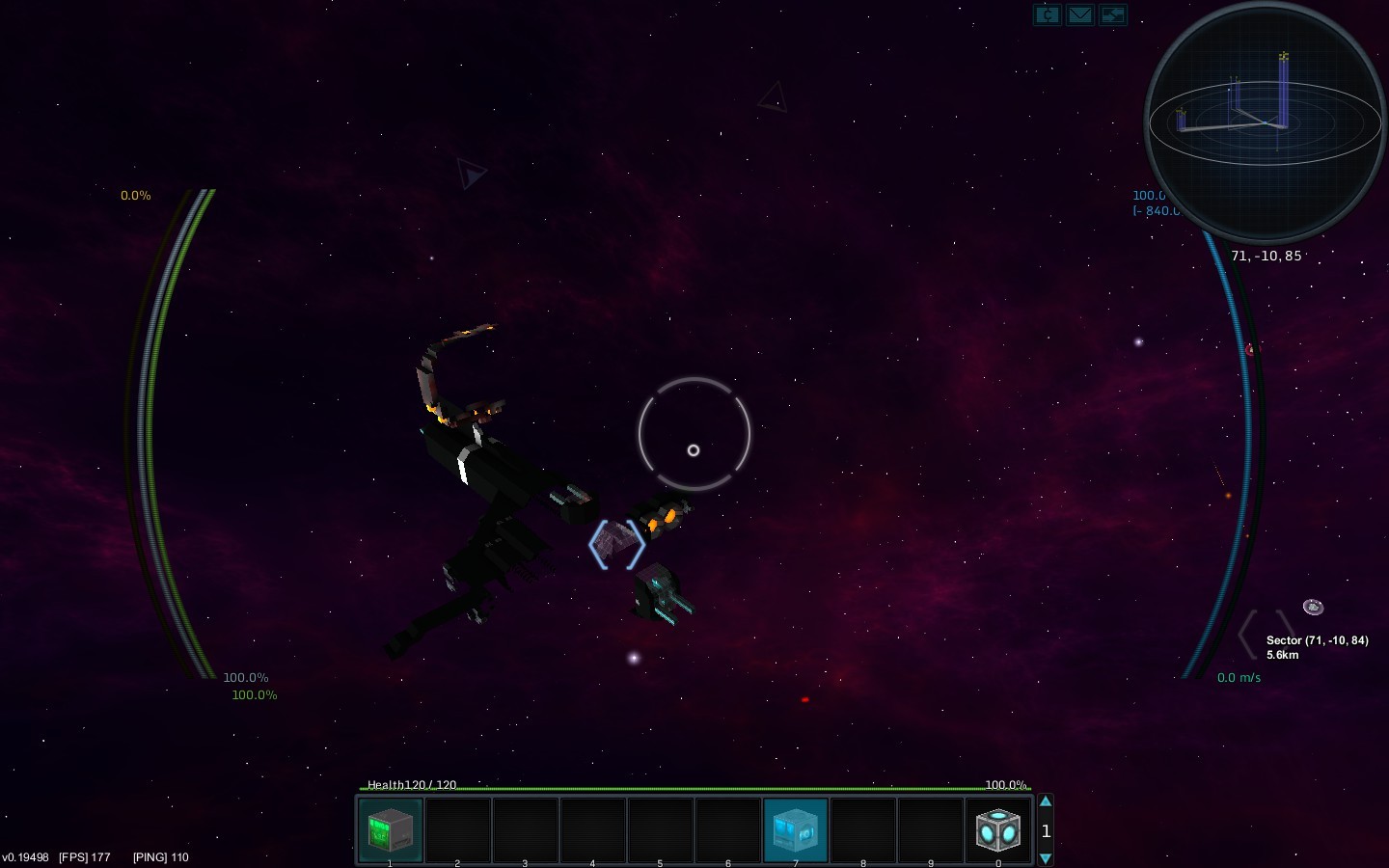Choose the white core block with cyan lights
The width and height of the screenshot is (1389, 868).
point(997,829)
